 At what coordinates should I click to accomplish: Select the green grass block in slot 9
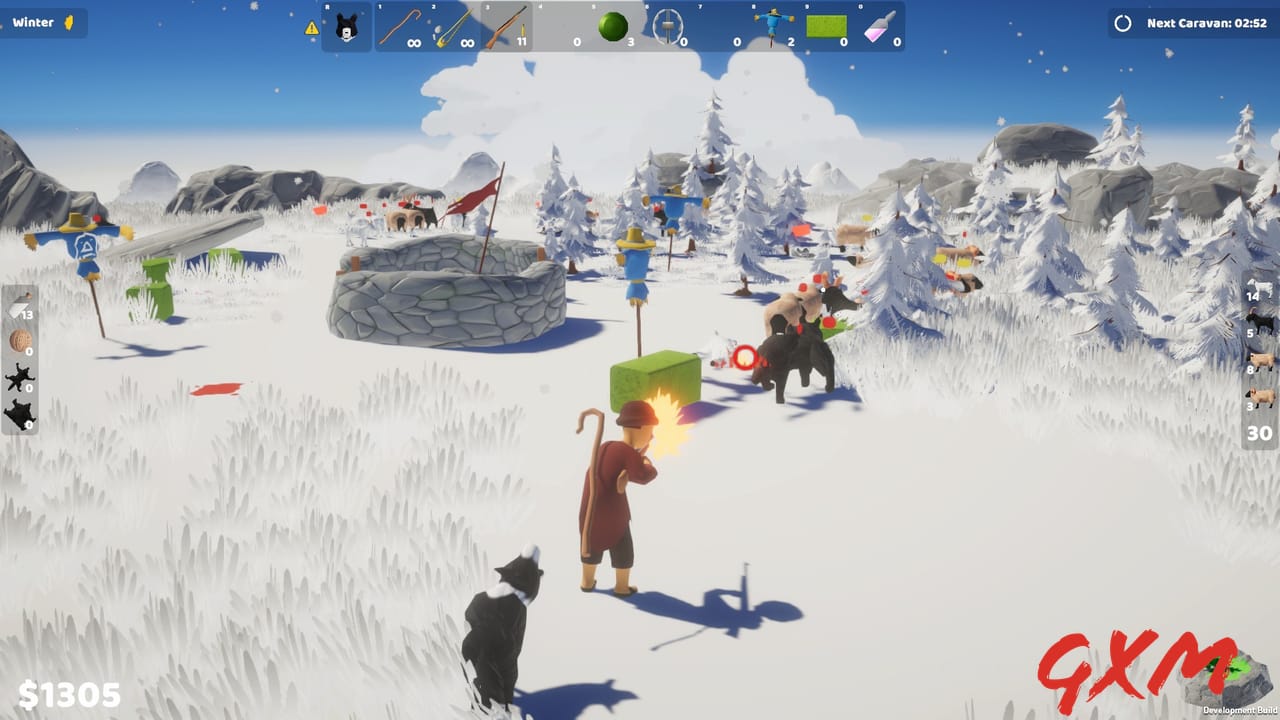point(823,25)
